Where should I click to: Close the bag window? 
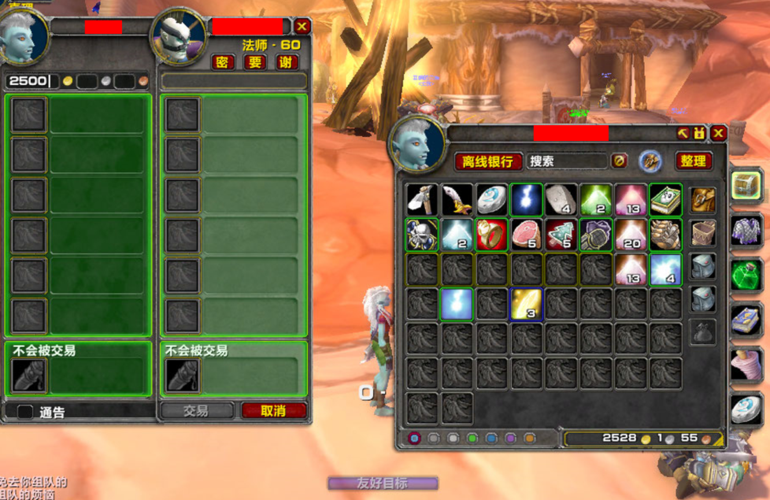[x=717, y=133]
